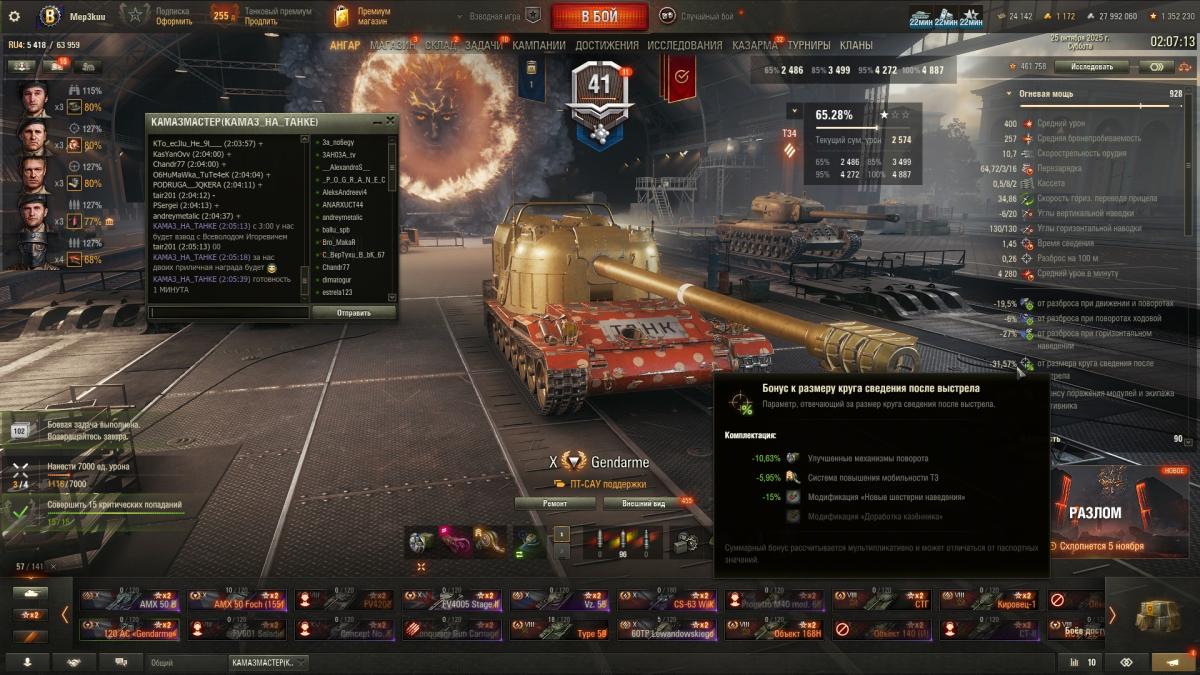Select the AMX 50 B in the carousel
This screenshot has width=1200, height=675.
tap(130, 600)
